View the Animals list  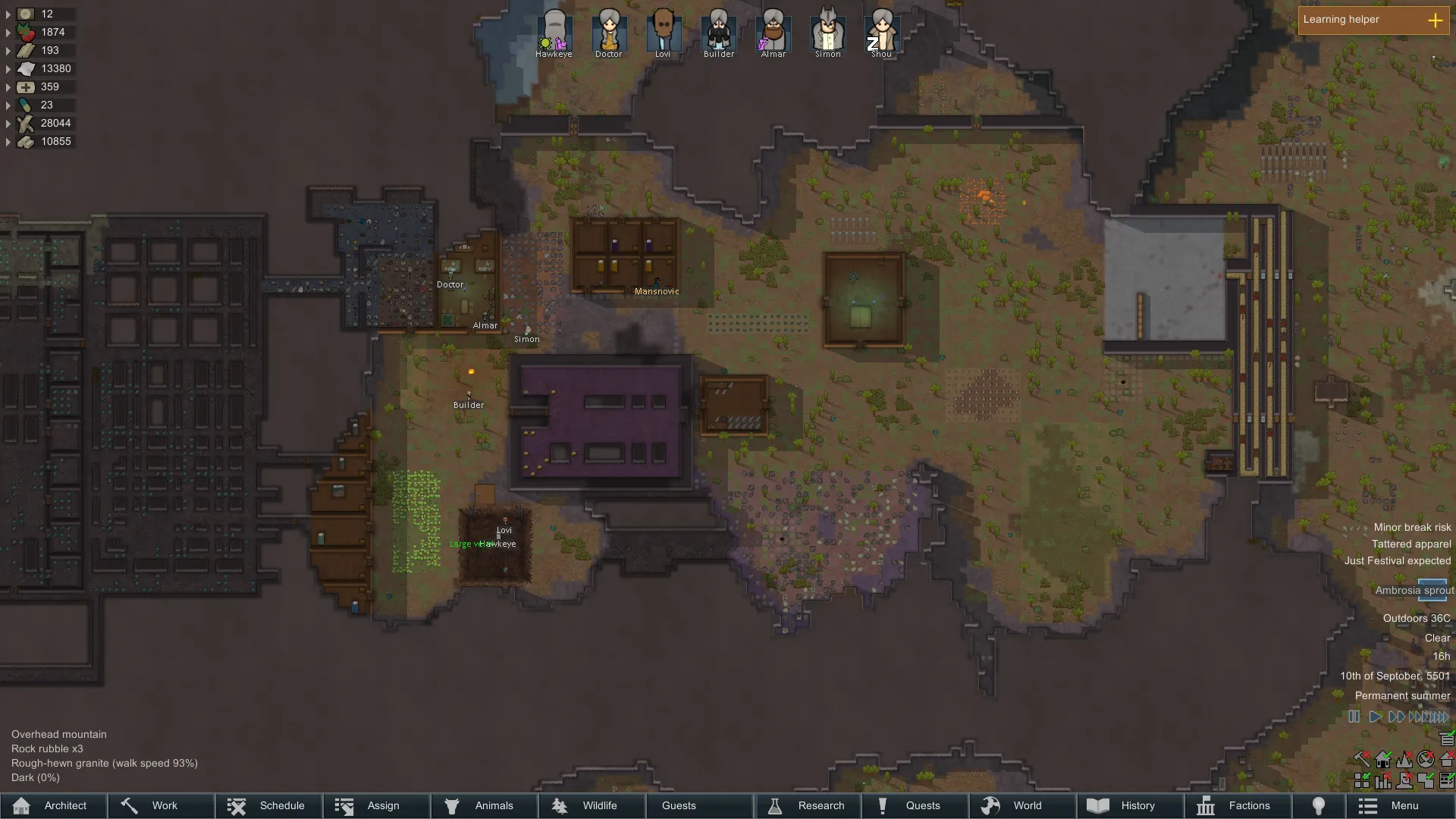click(484, 805)
